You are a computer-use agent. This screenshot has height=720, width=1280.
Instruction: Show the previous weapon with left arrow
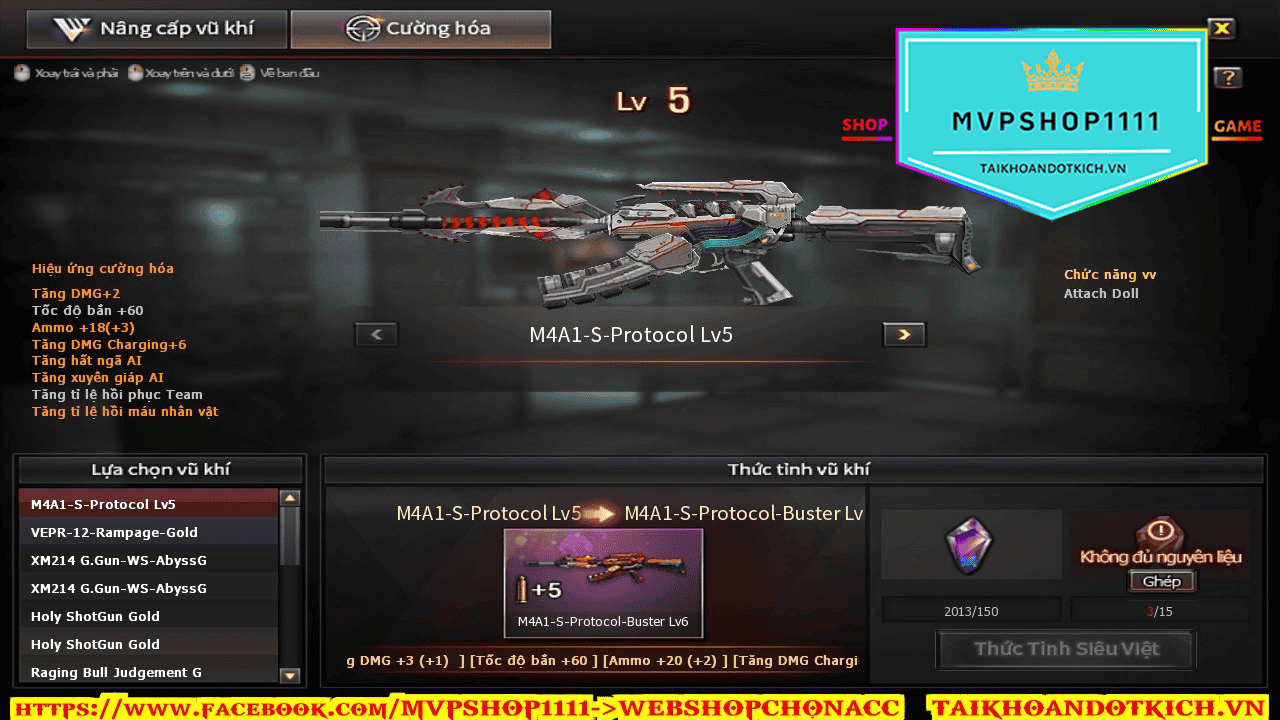(377, 335)
